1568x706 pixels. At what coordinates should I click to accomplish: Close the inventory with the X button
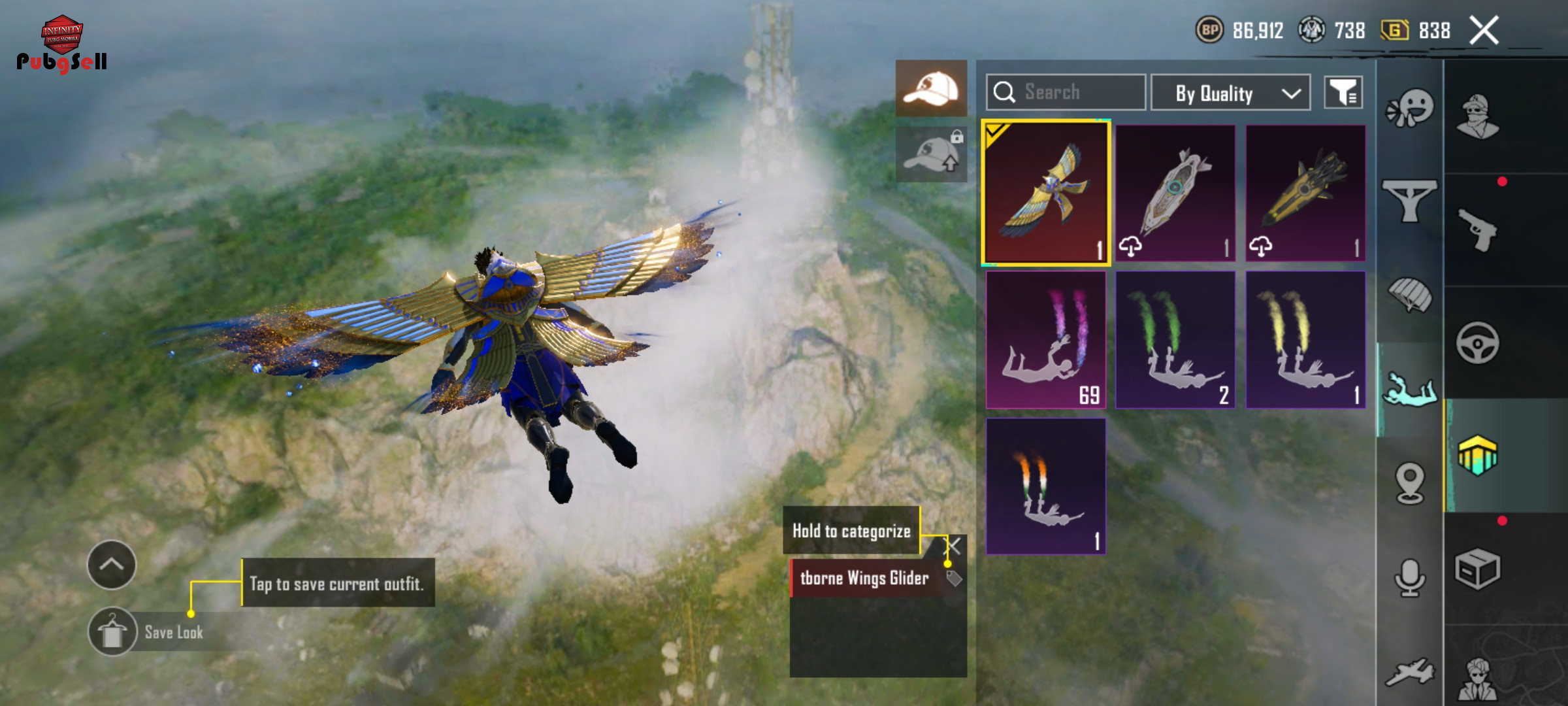point(1484,31)
